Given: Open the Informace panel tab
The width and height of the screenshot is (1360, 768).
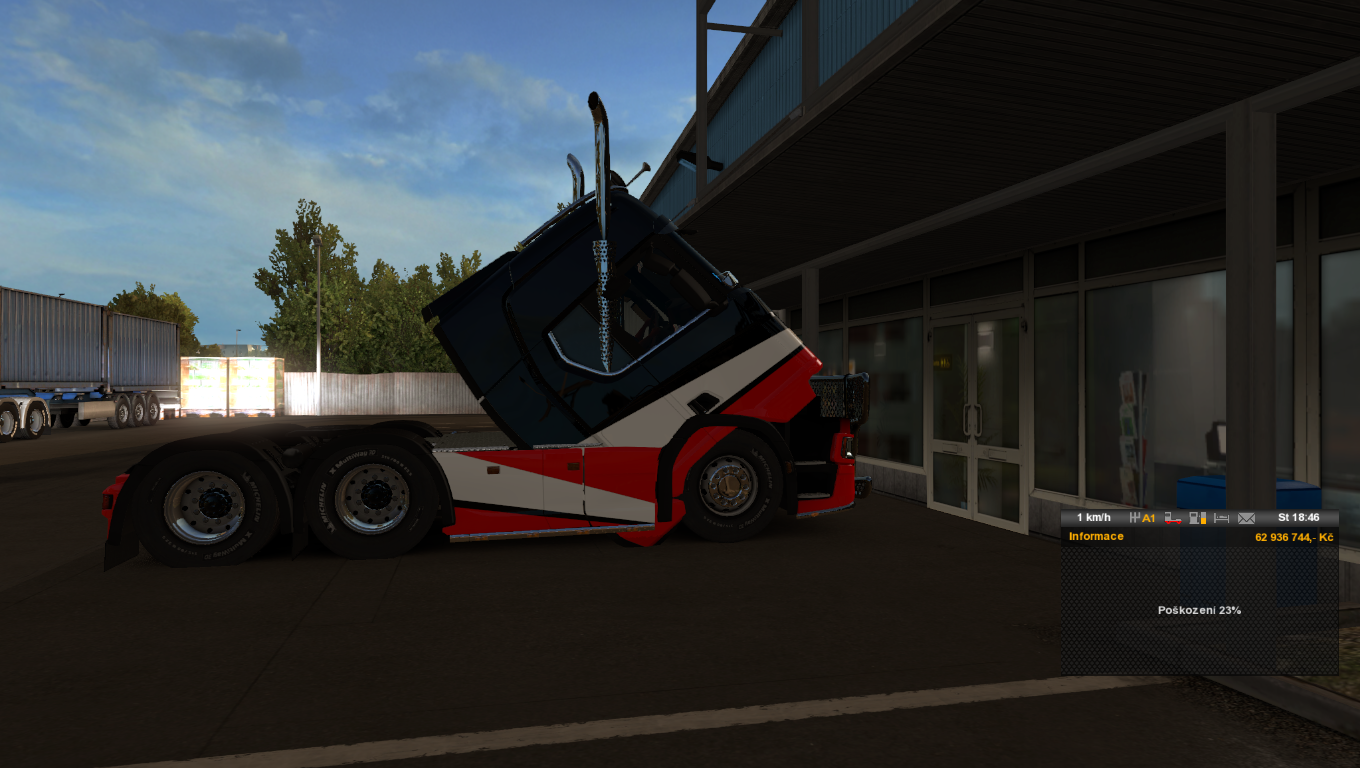Looking at the screenshot, I should (x=1096, y=537).
